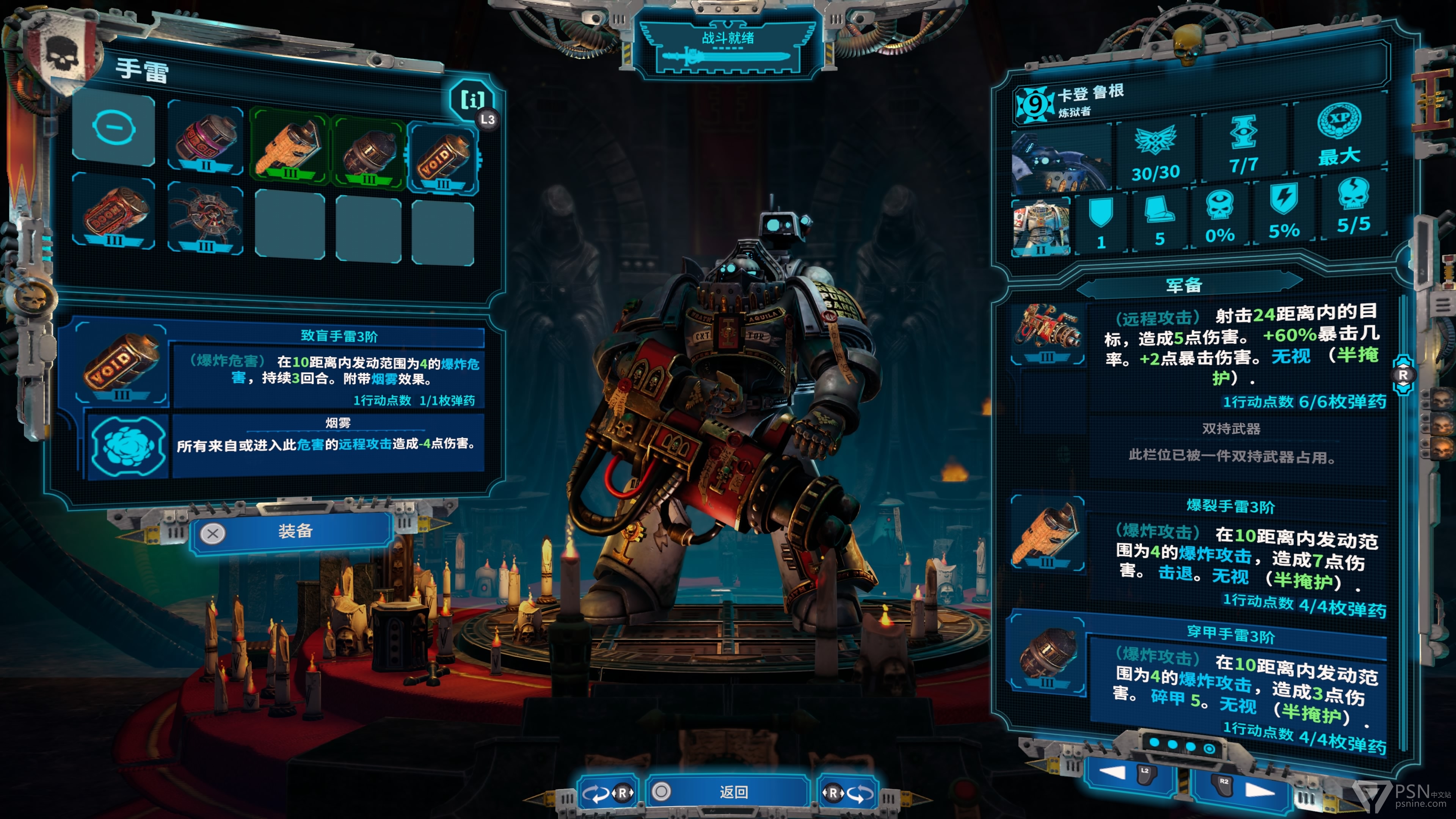The height and width of the screenshot is (819, 1456).
Task: Pick the dark armor-piercing grenade slot
Action: [x=369, y=151]
